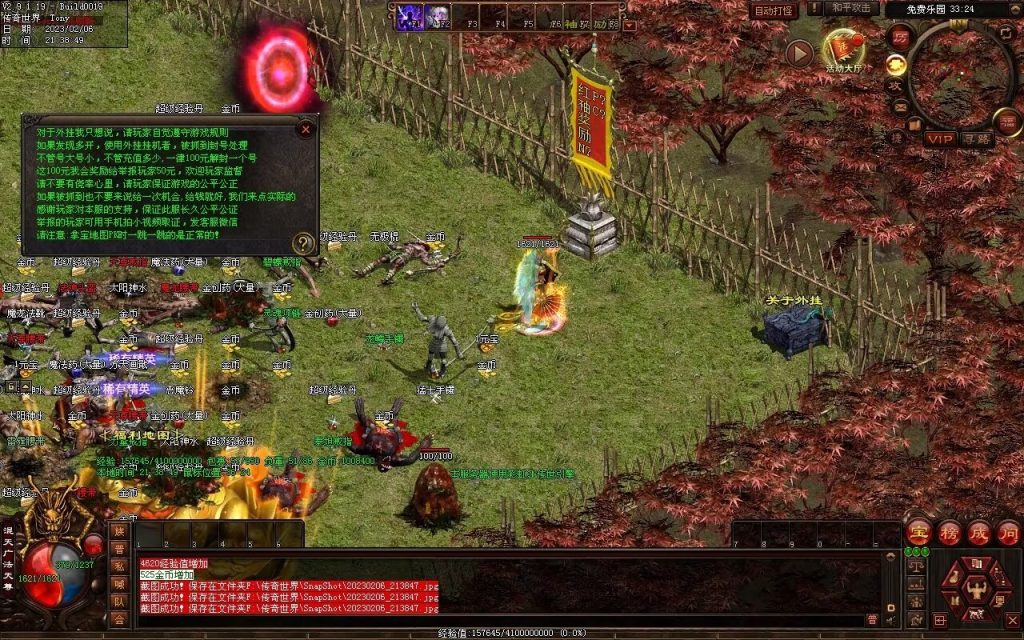Open the 成 achievements button
The image size is (1024, 640).
pyautogui.click(x=979, y=532)
